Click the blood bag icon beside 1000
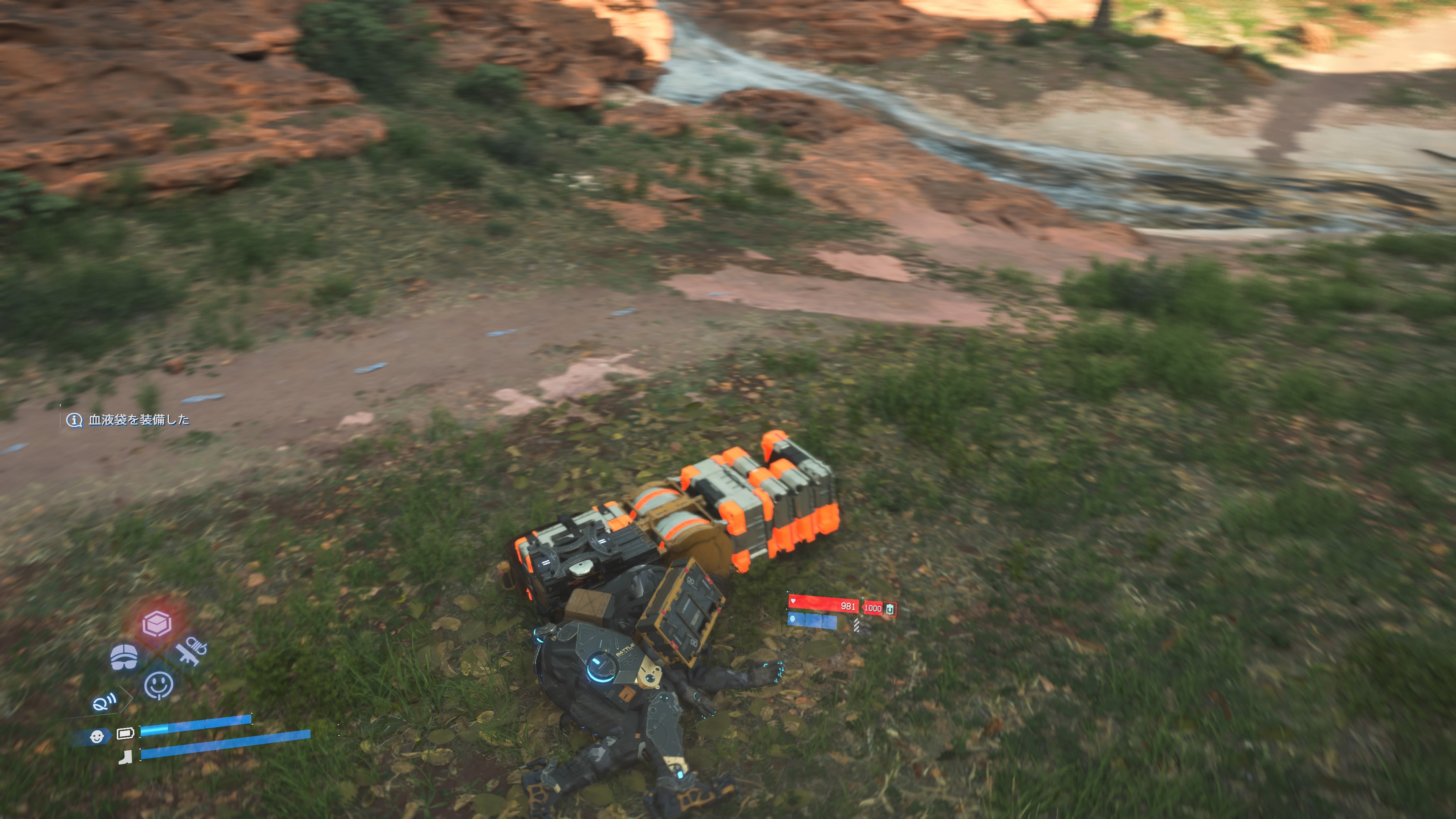 point(890,608)
